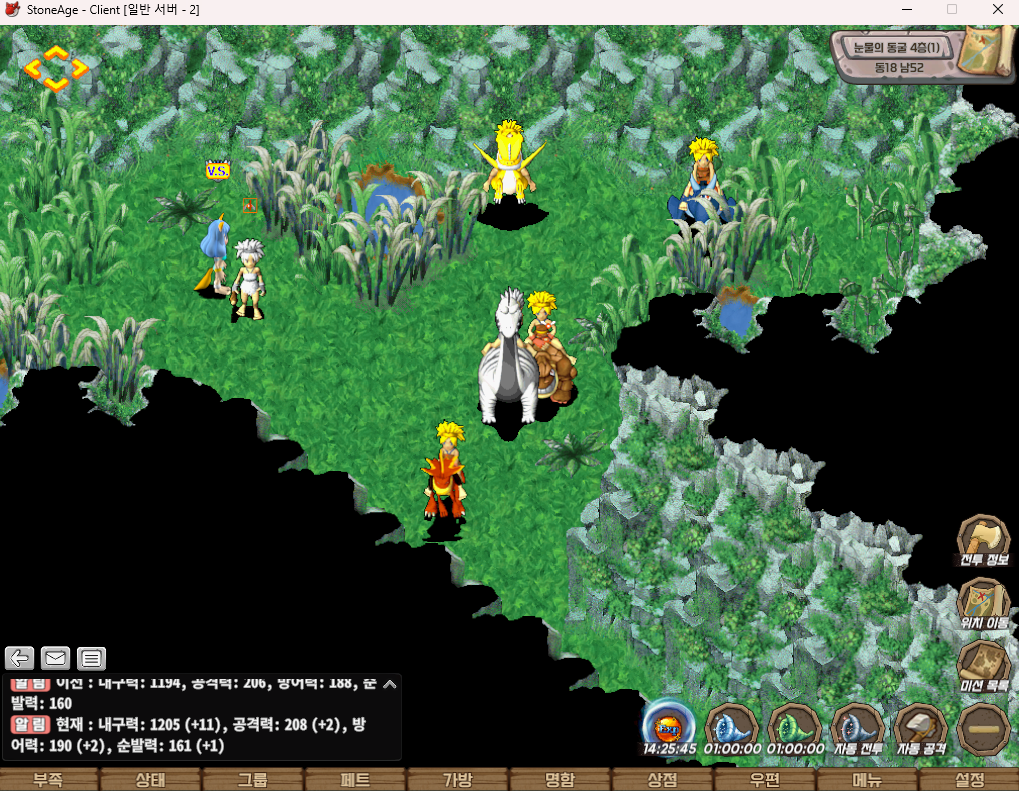Close the StoneAge client window
The width and height of the screenshot is (1019, 791).
click(x=997, y=10)
